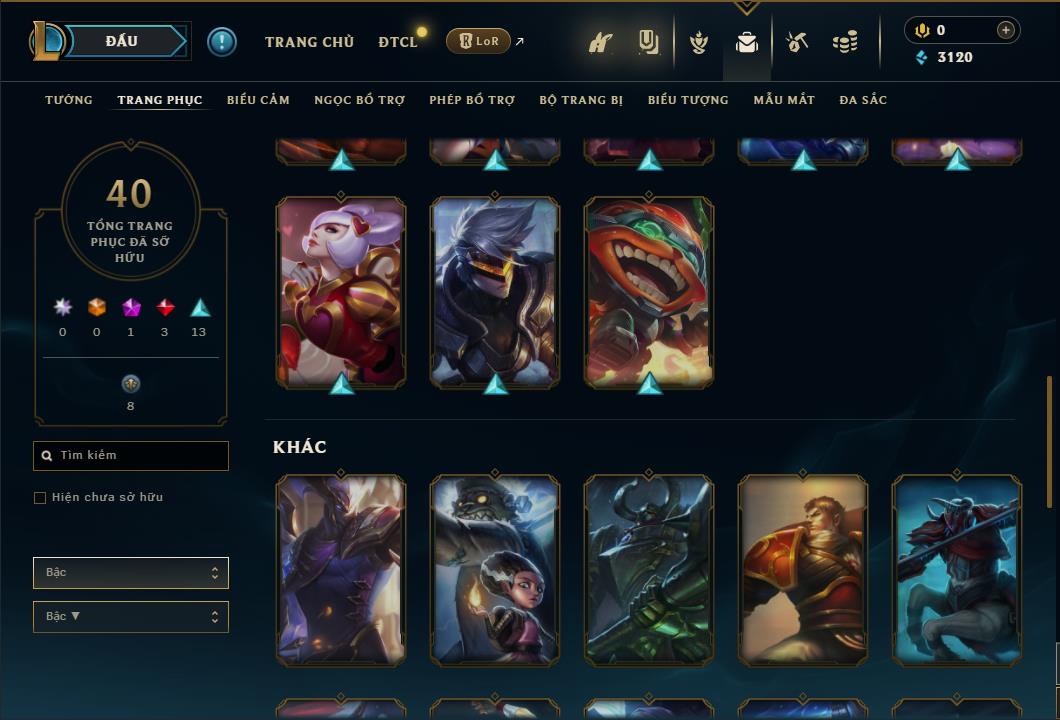Switch to the ĐA SẮC tab
The height and width of the screenshot is (720, 1060).
click(863, 100)
